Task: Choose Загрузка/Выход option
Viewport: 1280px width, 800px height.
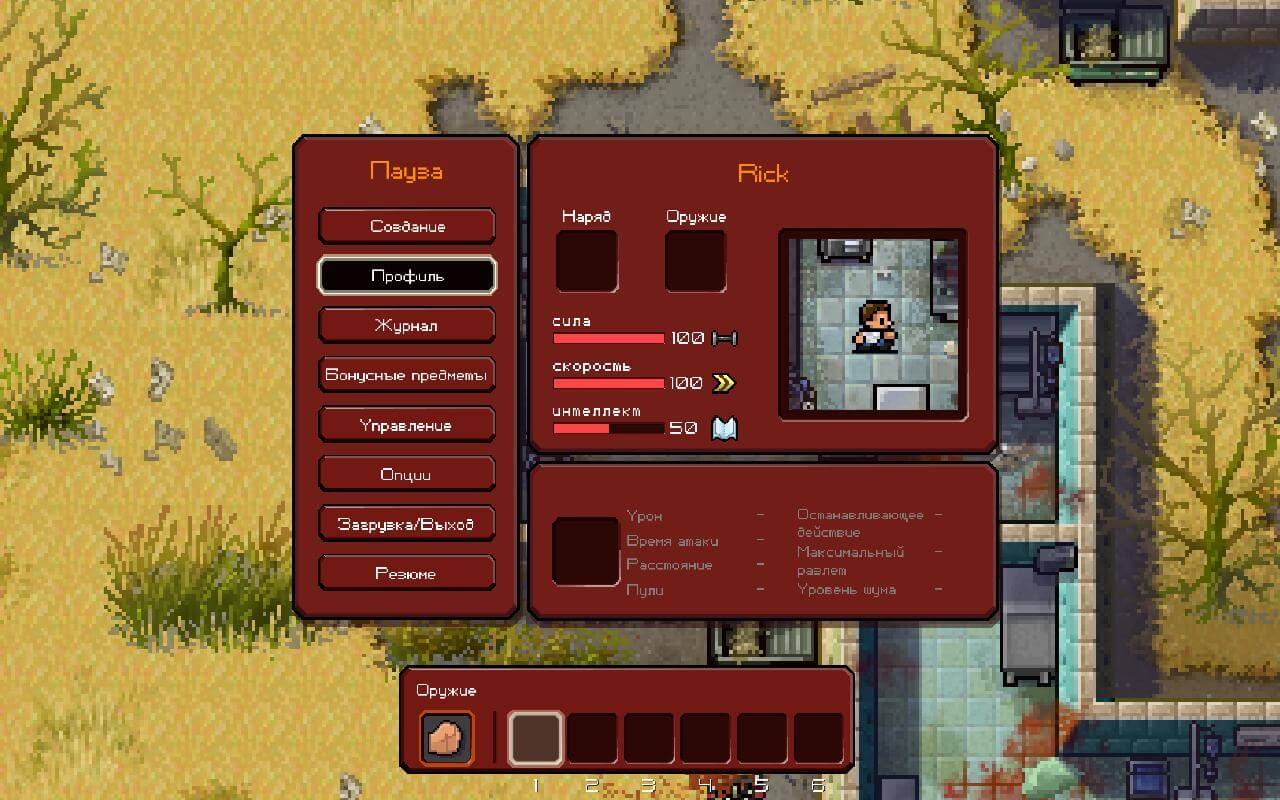Action: [407, 523]
